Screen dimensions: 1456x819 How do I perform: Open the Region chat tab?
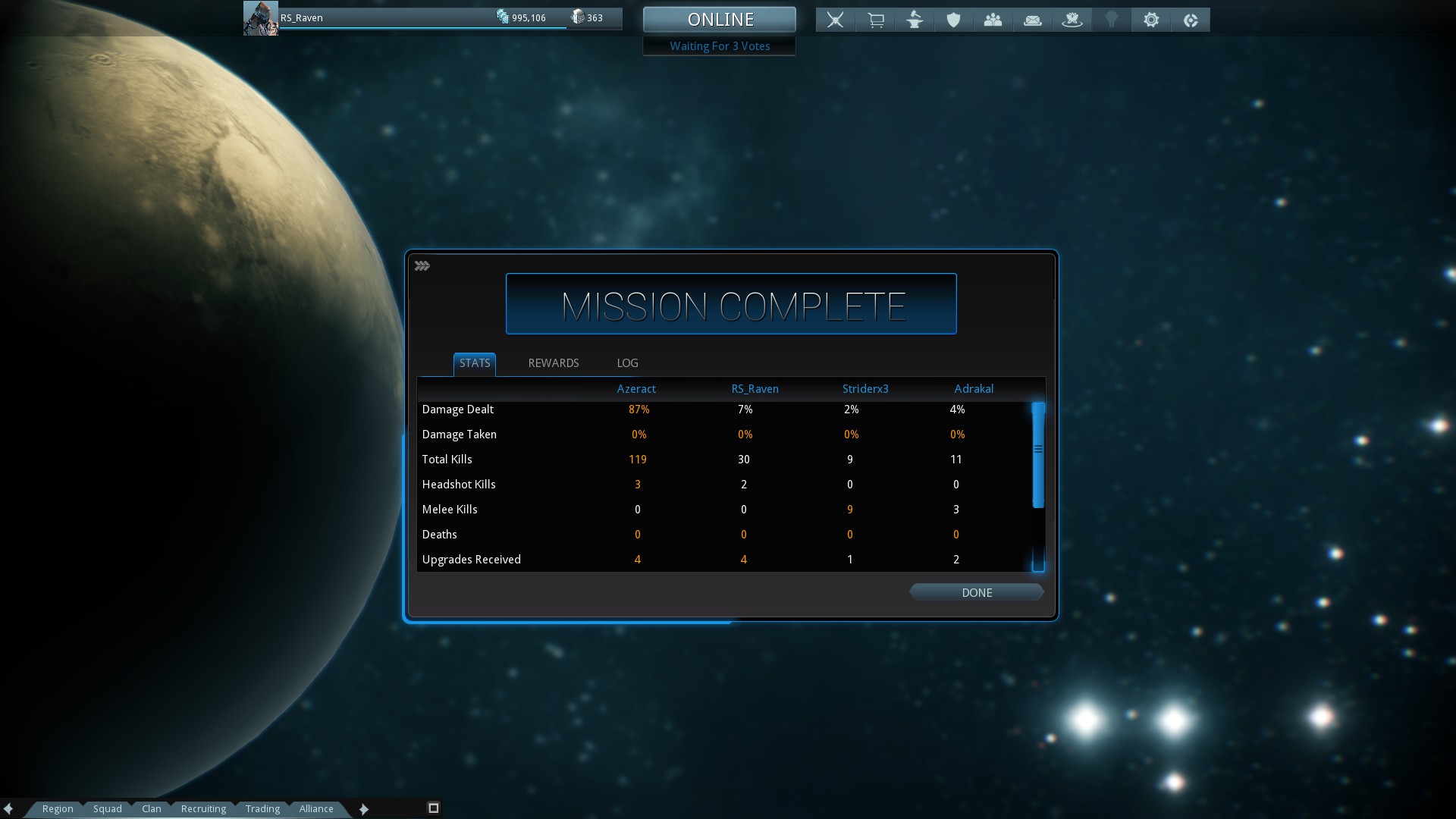(x=58, y=808)
